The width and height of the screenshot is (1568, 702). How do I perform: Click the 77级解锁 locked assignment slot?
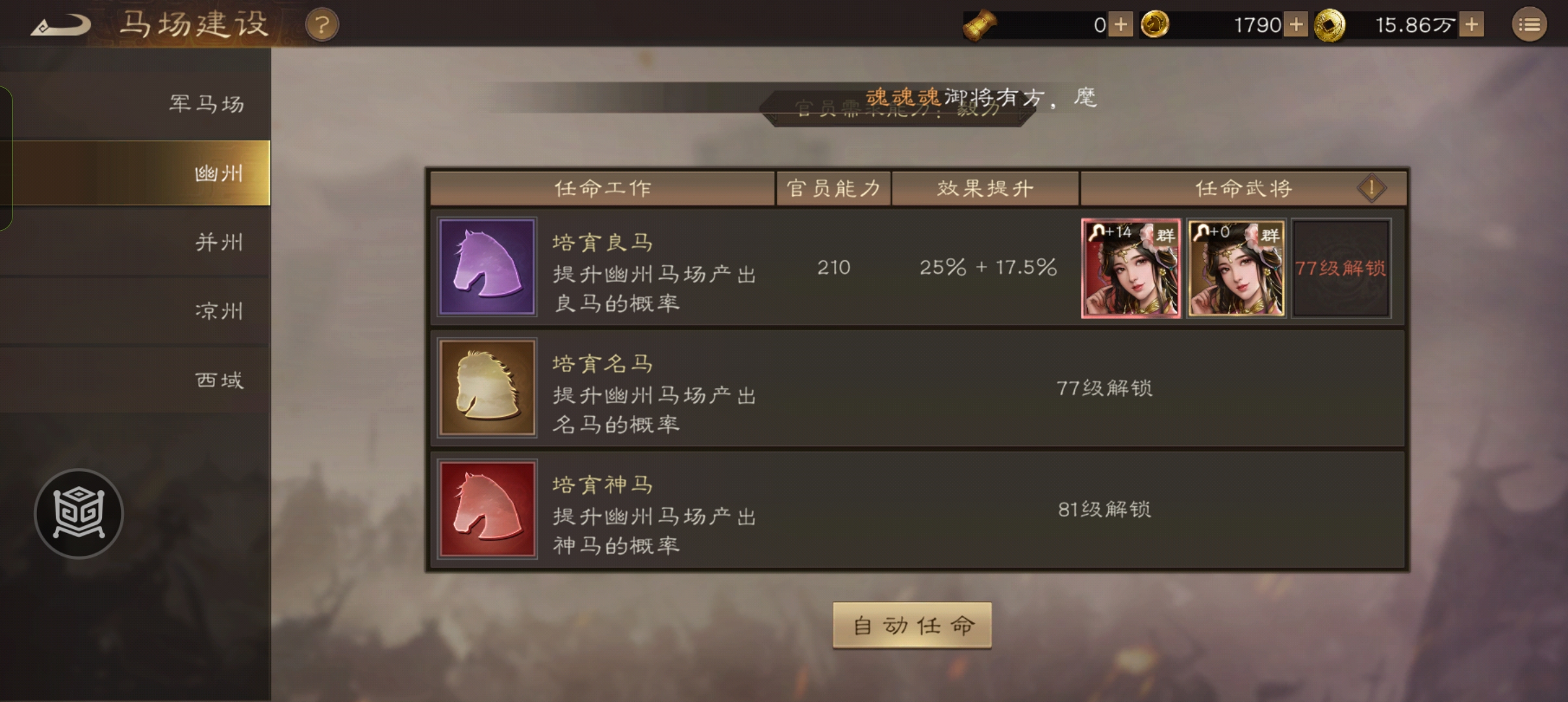point(1340,268)
